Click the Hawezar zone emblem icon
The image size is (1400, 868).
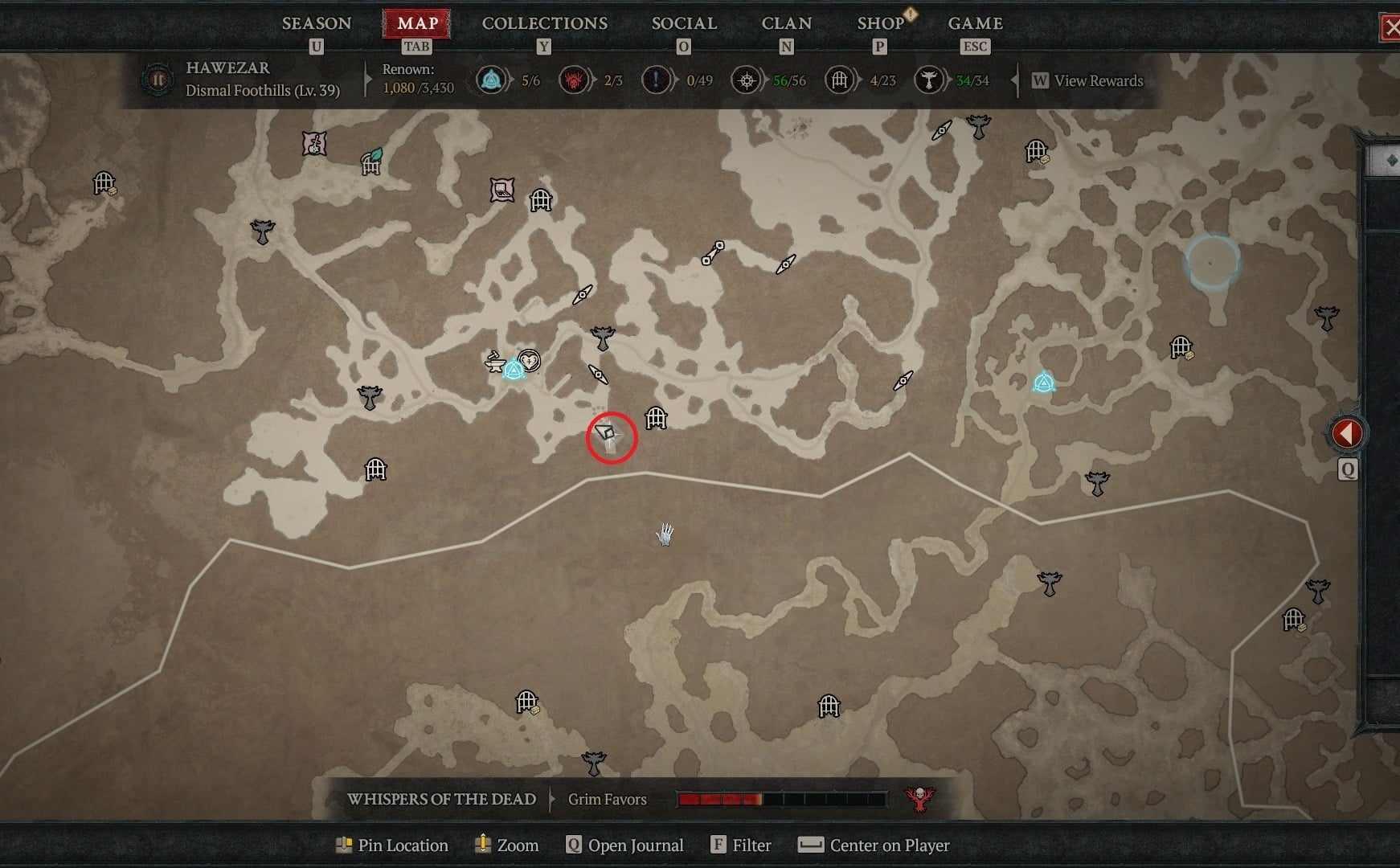pos(158,80)
